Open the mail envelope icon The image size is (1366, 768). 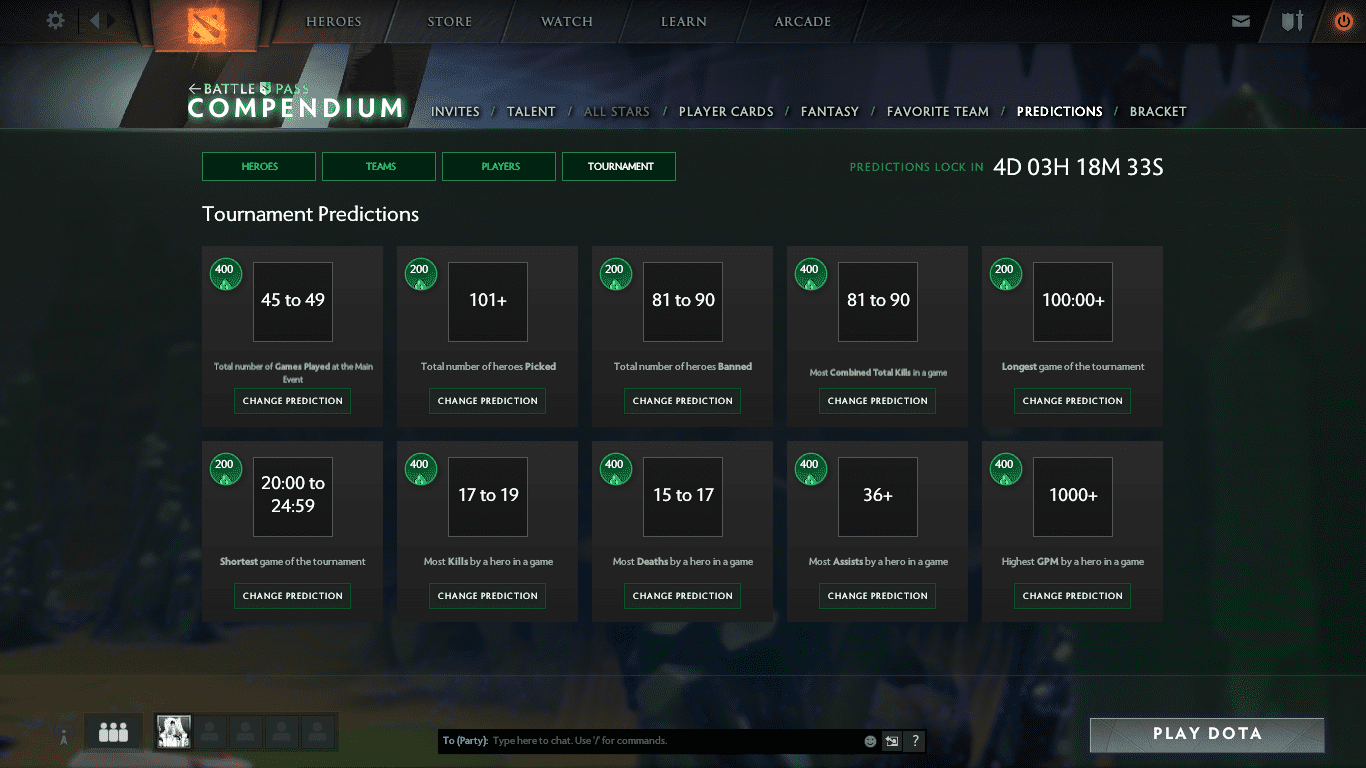click(1241, 21)
